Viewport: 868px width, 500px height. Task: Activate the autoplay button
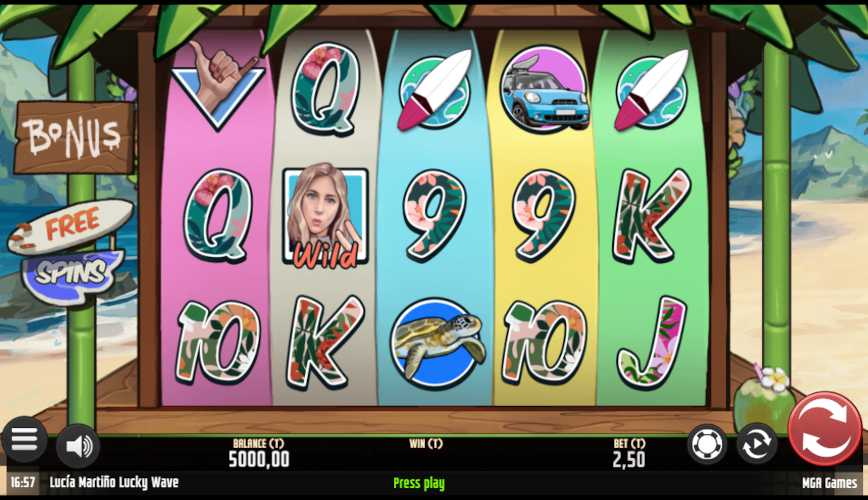(757, 443)
